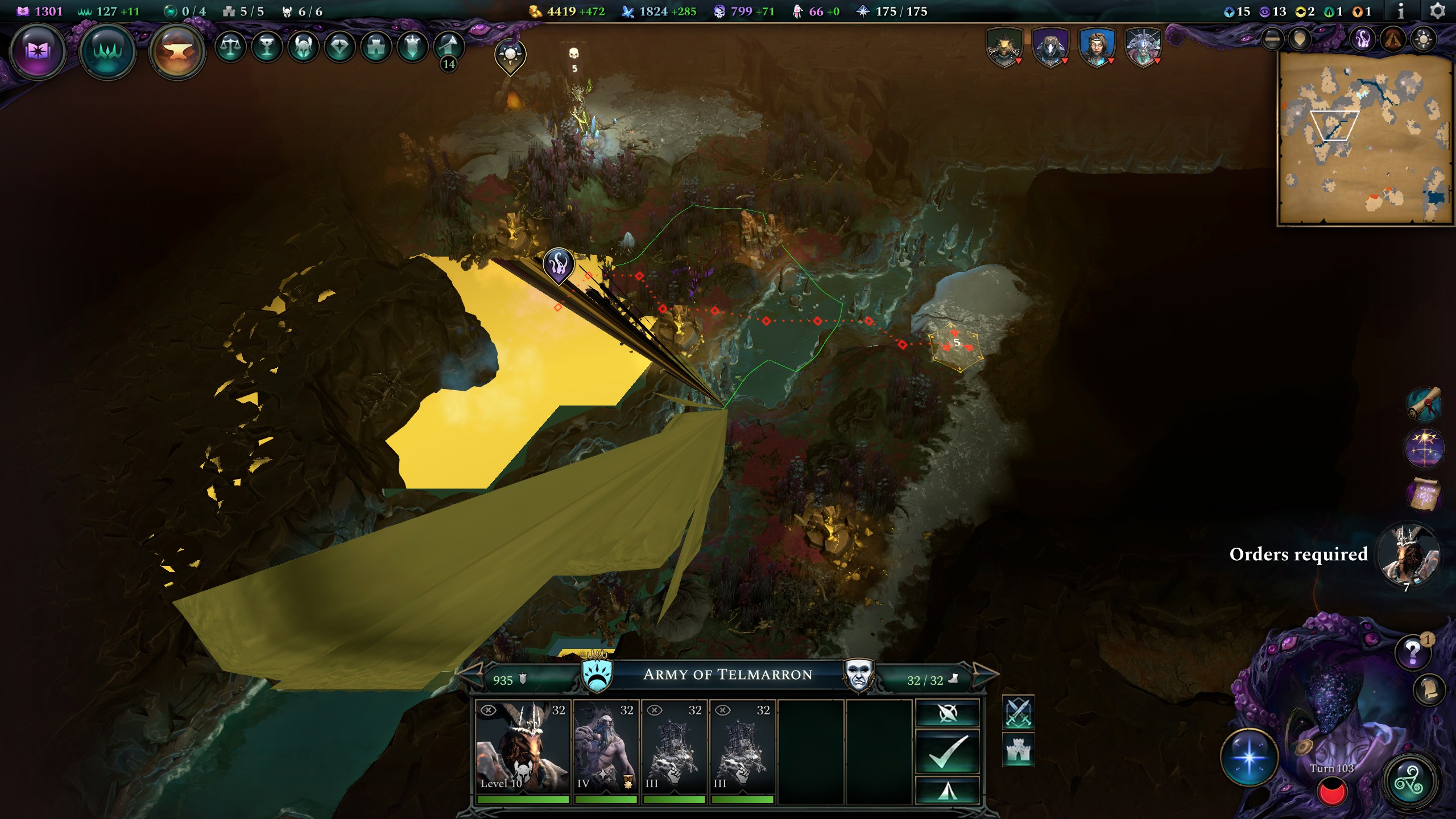Toggle deselection on the first Tier III unit
1456x819 pixels.
tap(655, 709)
